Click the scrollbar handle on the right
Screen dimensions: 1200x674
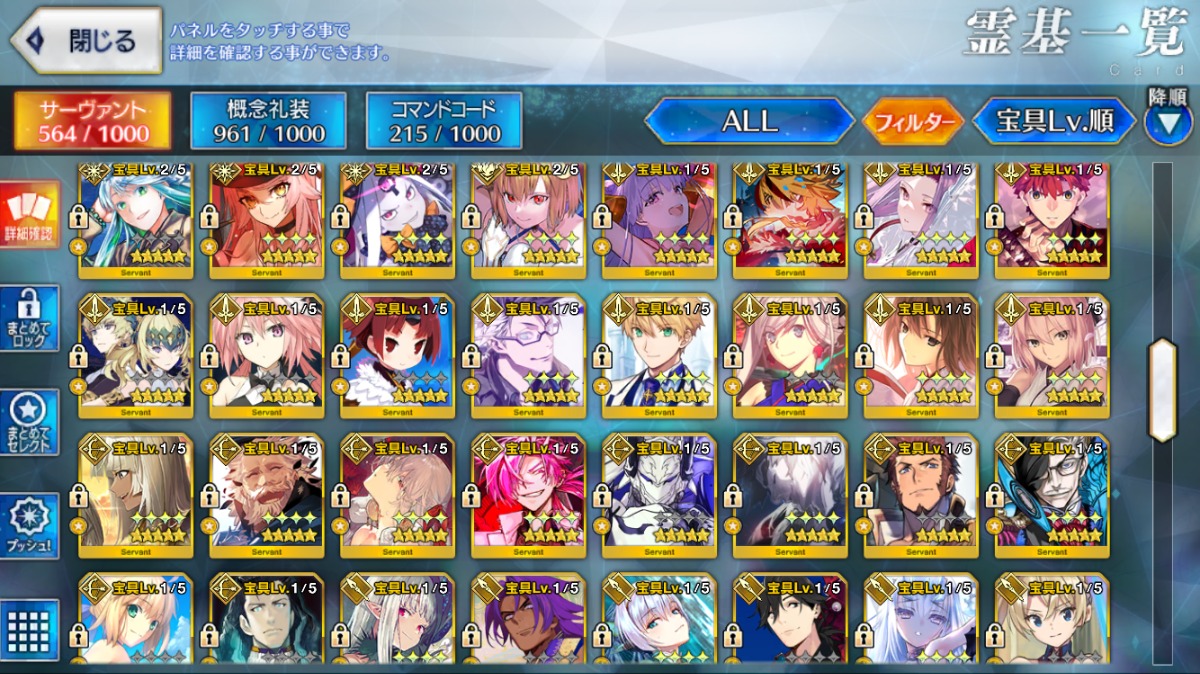pyautogui.click(x=1163, y=390)
